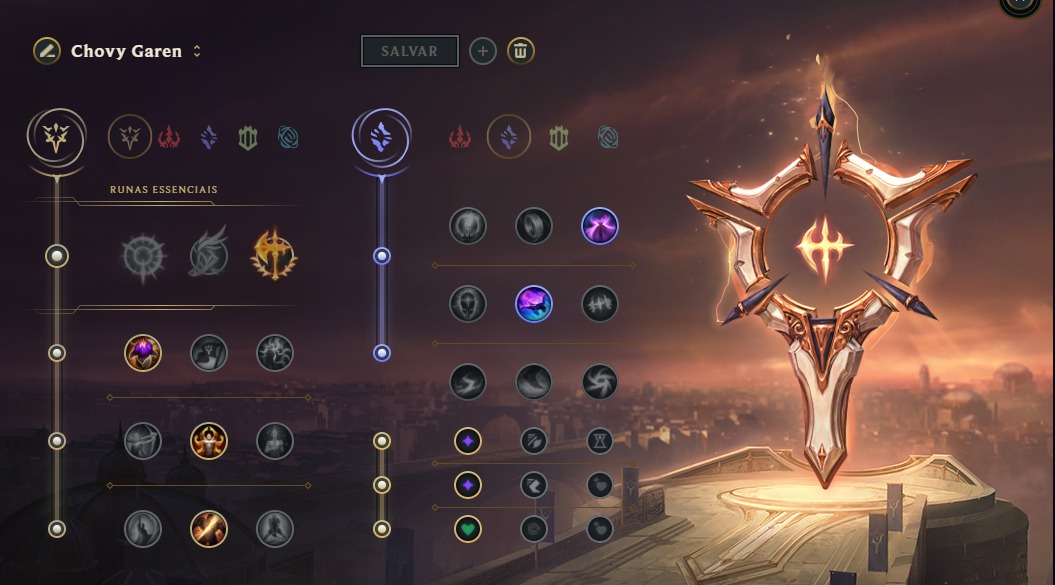Open the Chovy Garen rune page dropdown

[197, 51]
